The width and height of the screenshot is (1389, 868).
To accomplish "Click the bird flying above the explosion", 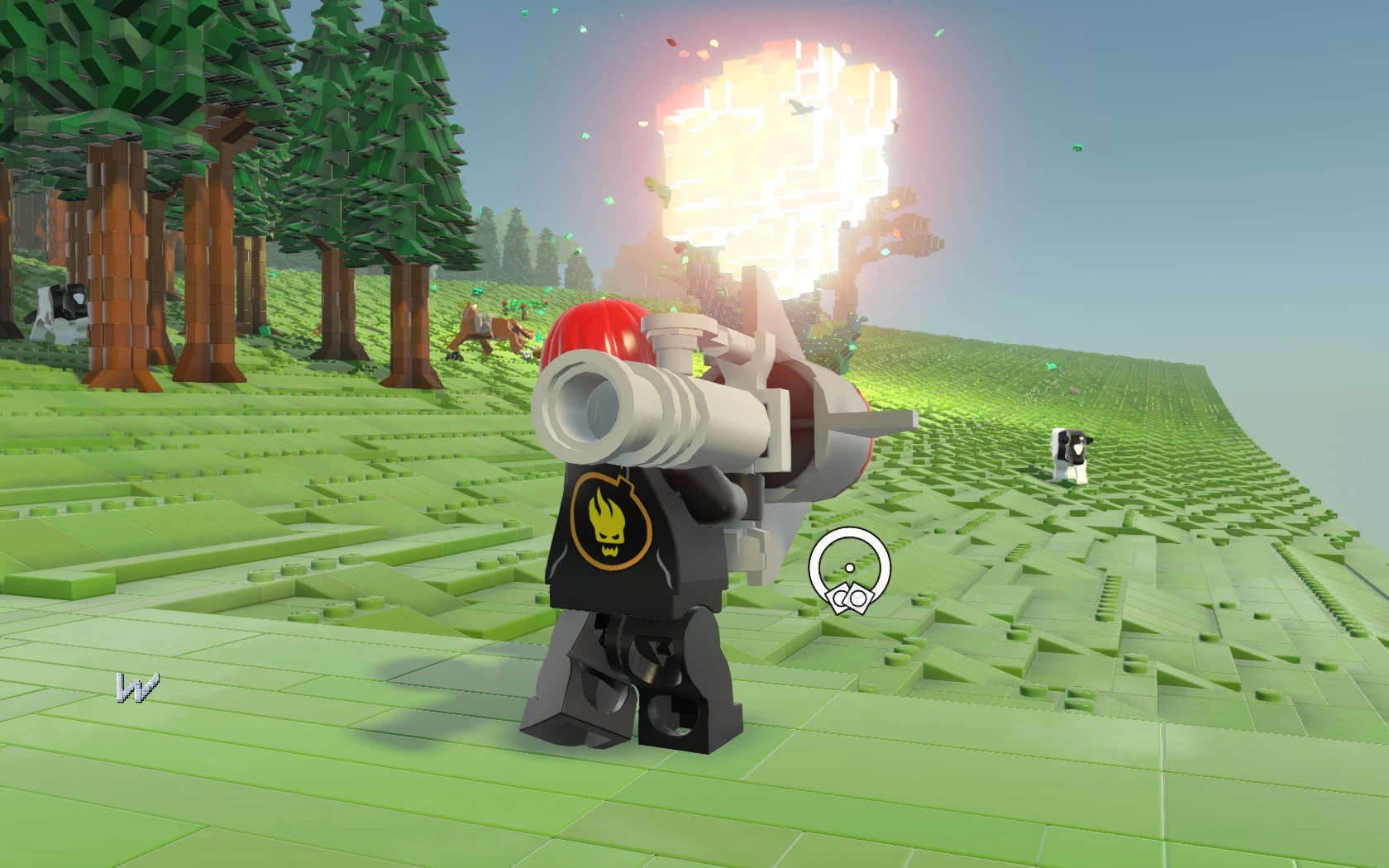I will [x=804, y=107].
